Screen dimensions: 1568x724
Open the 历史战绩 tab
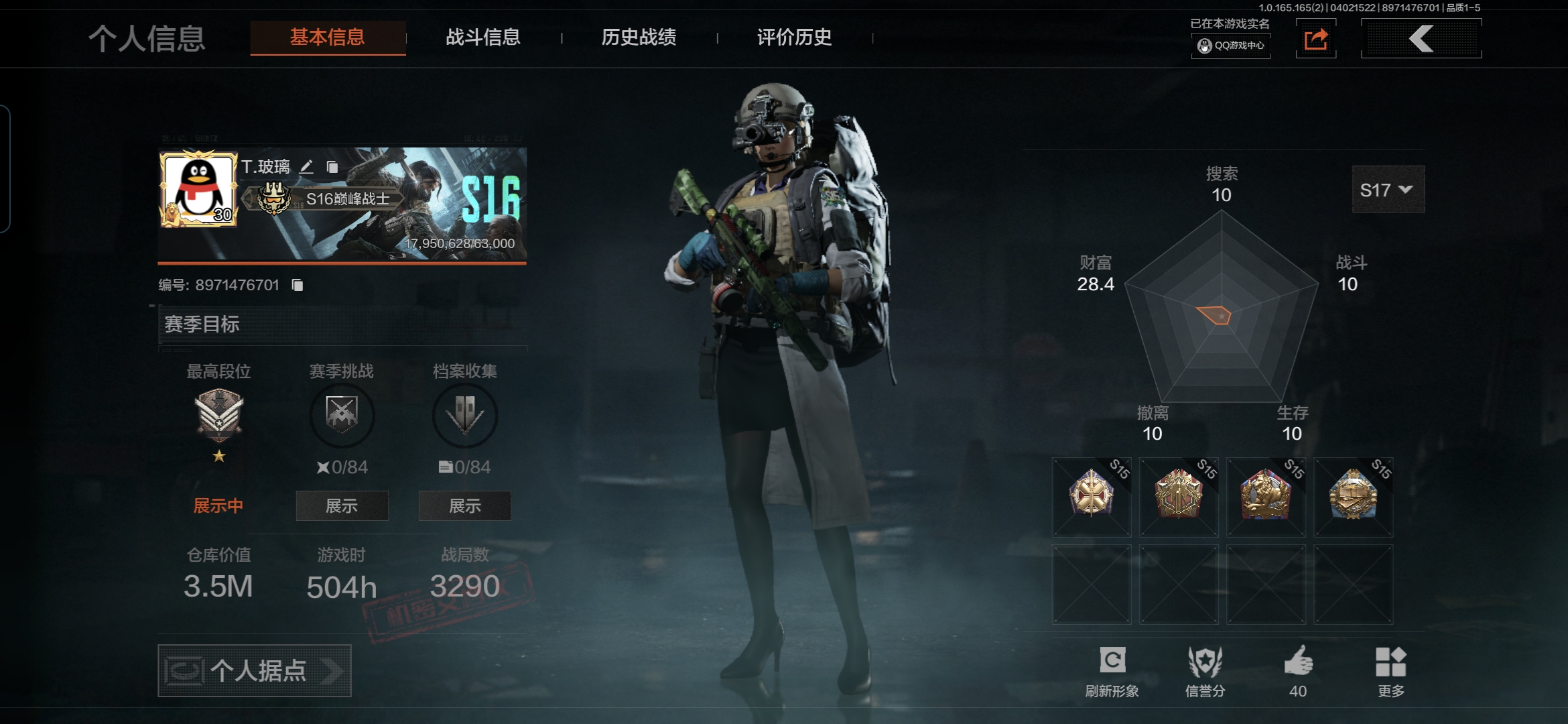pos(639,38)
